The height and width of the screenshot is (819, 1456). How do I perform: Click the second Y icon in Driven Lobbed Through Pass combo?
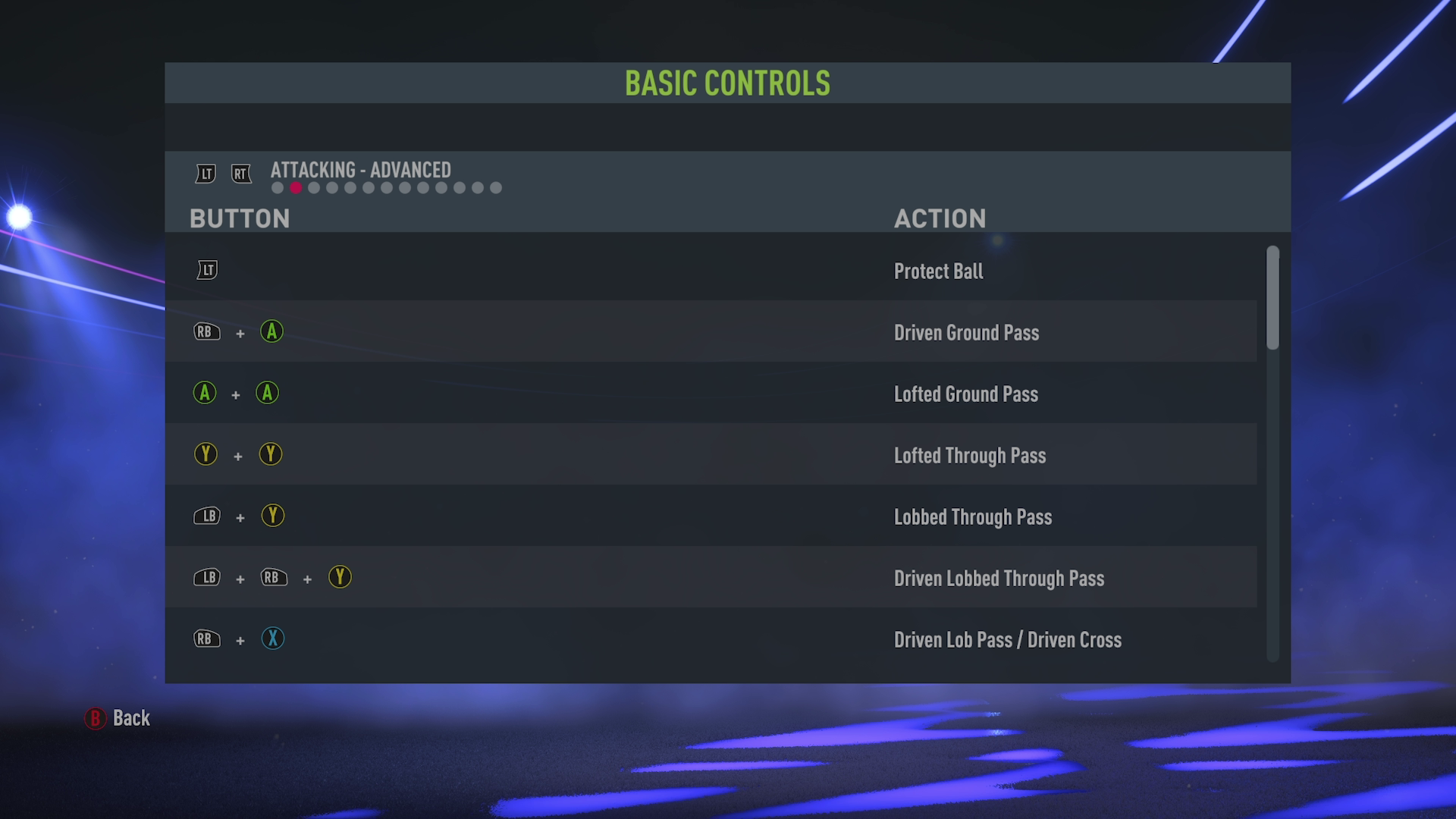pos(340,578)
